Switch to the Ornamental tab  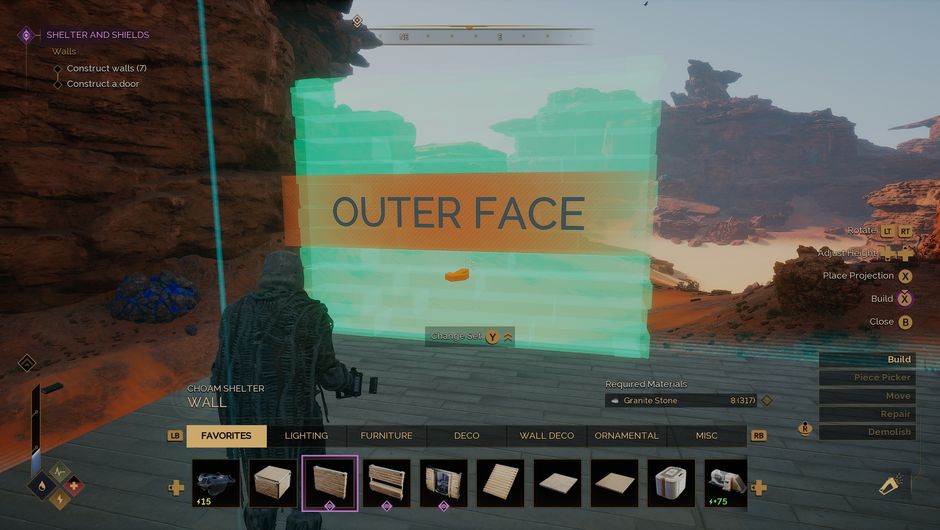point(626,436)
